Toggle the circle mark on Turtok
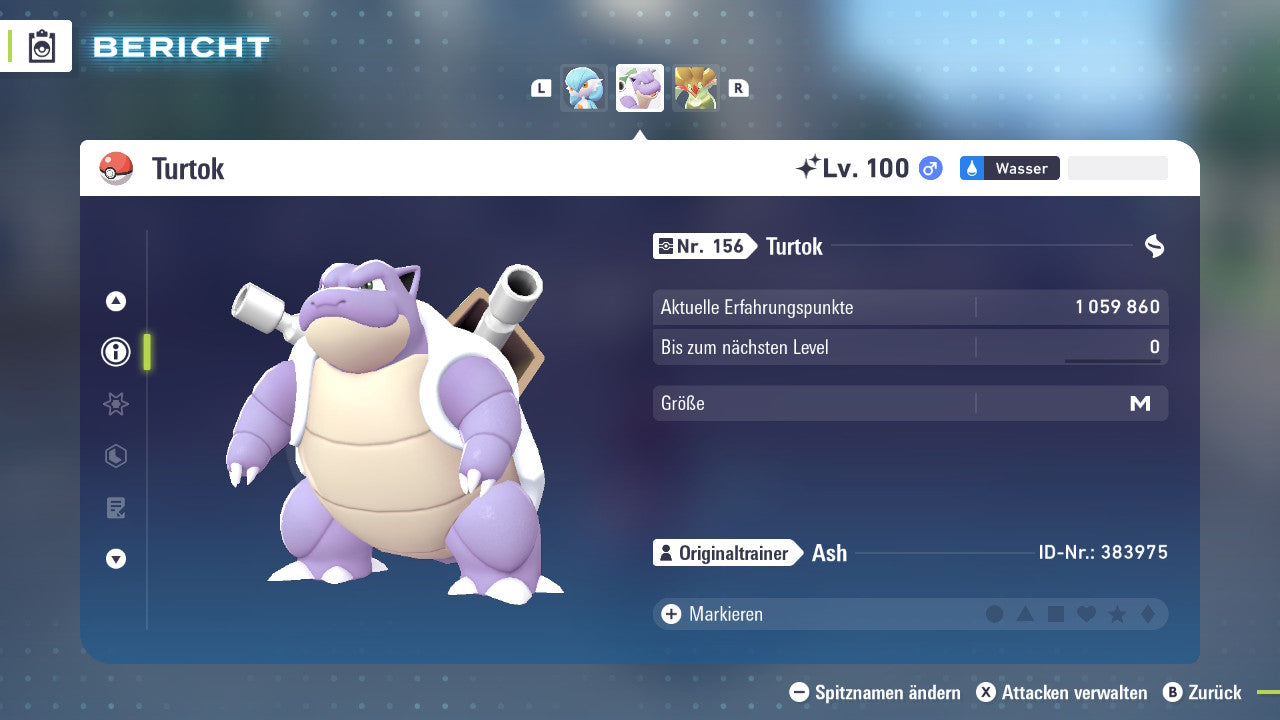The image size is (1280, 720). 995,614
